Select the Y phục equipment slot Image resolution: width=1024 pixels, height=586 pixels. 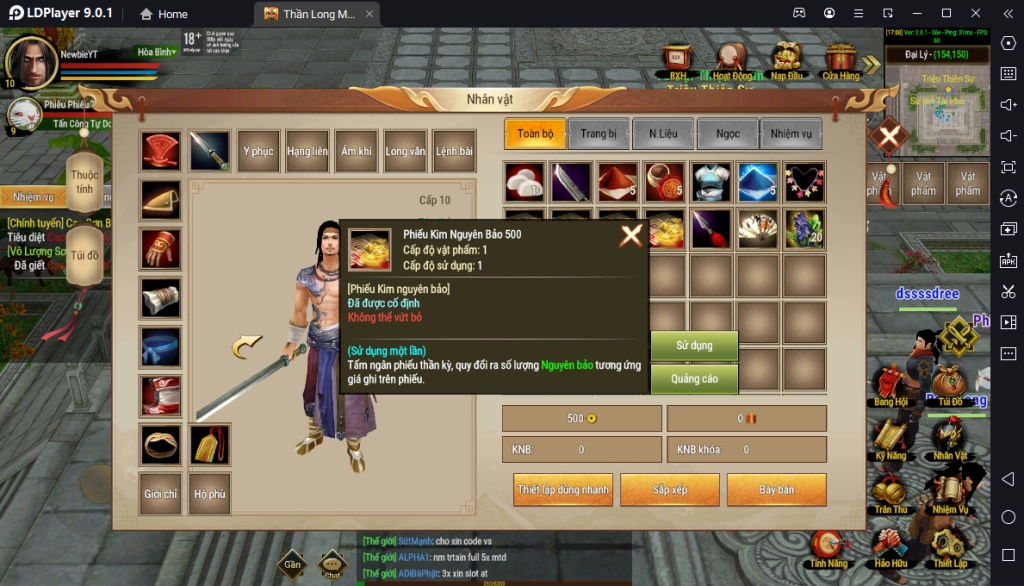coord(258,151)
